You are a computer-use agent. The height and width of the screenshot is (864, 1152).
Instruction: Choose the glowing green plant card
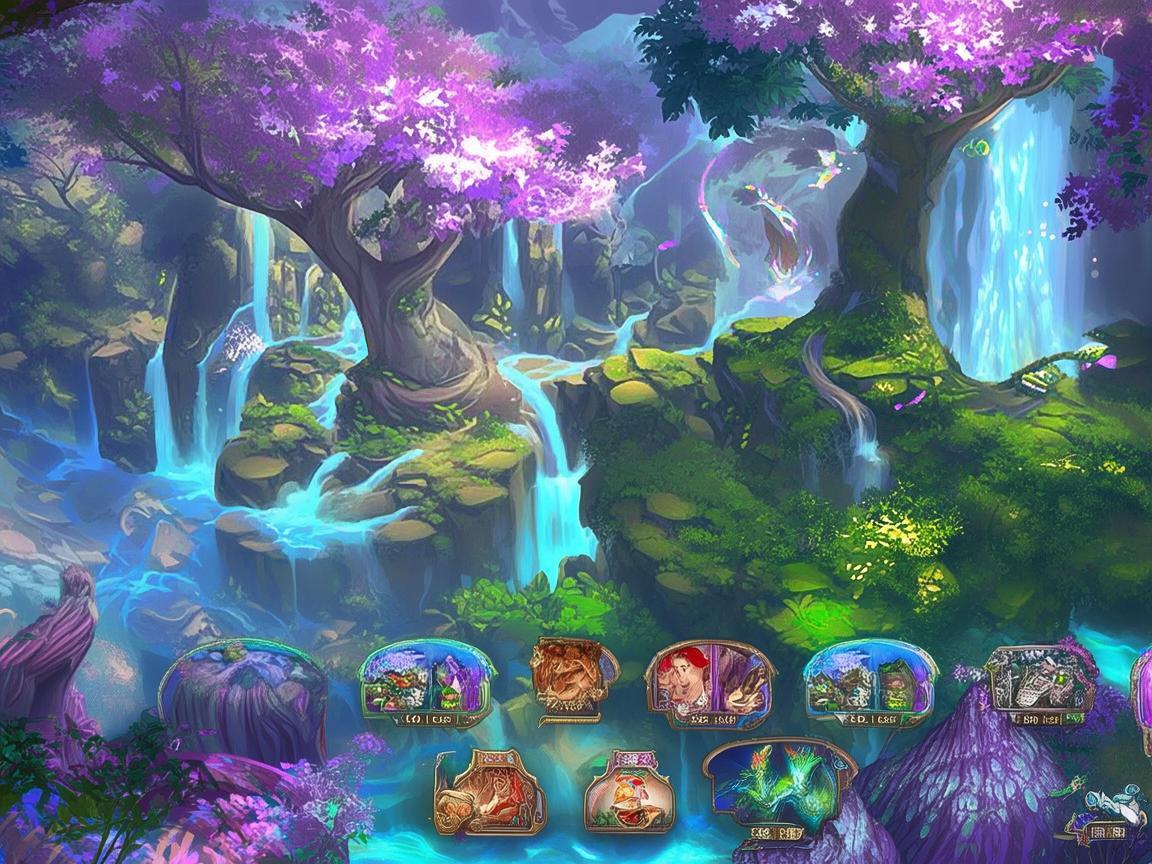tap(780, 787)
